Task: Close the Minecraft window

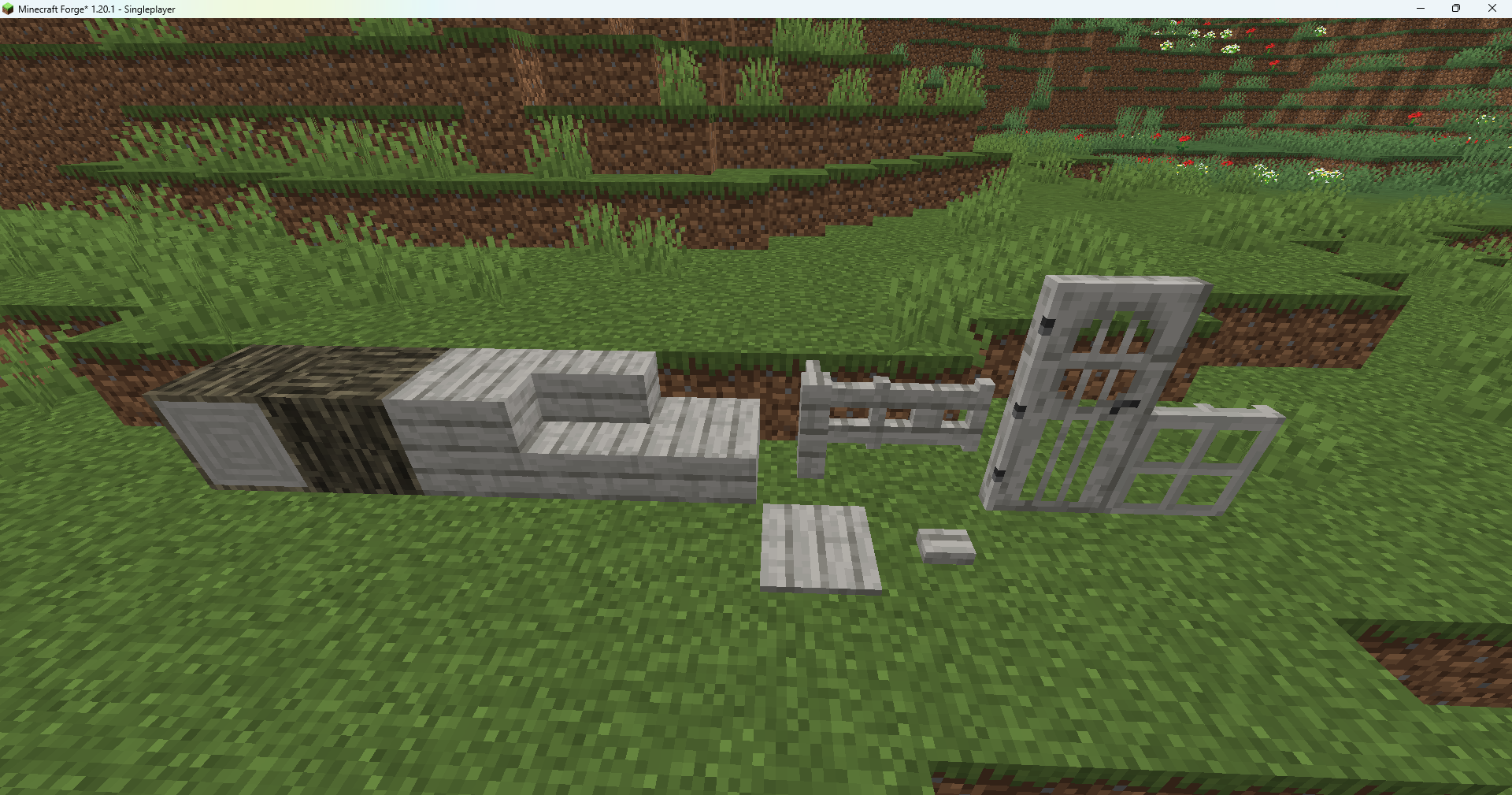Action: coord(1492,9)
